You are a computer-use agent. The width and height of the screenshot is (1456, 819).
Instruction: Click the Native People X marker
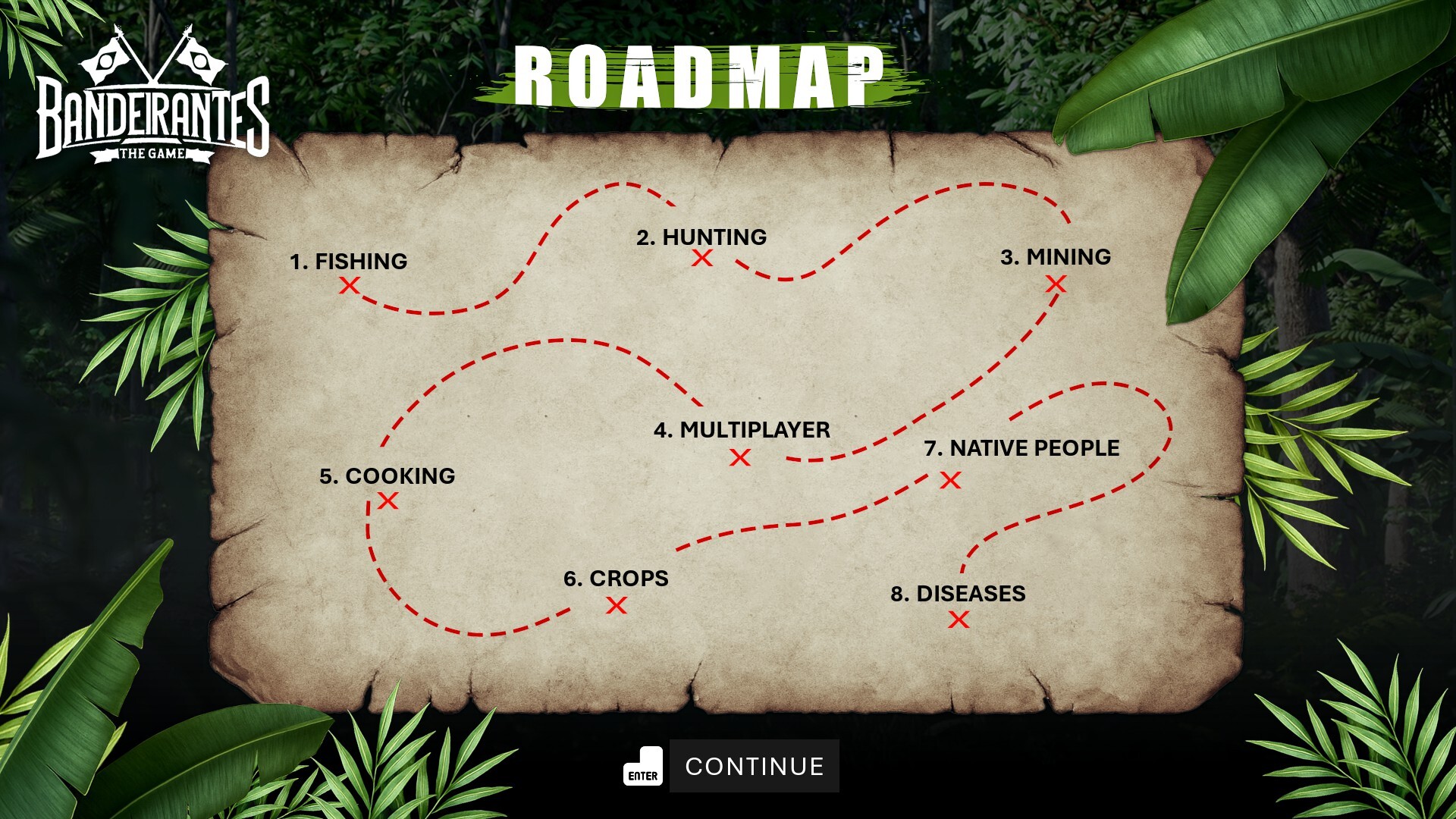pos(950,481)
